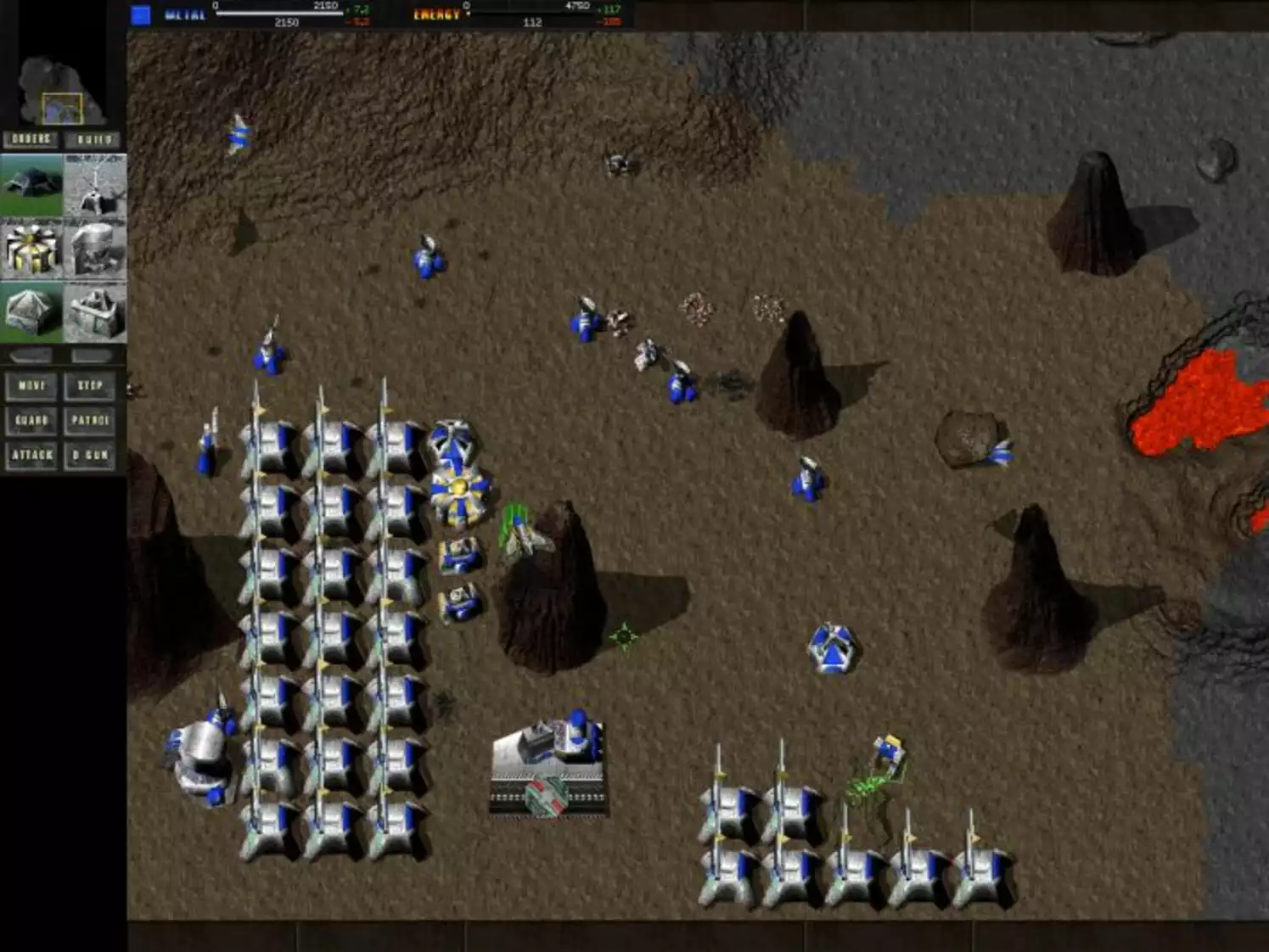Enable the GUARD command

pyautogui.click(x=31, y=421)
